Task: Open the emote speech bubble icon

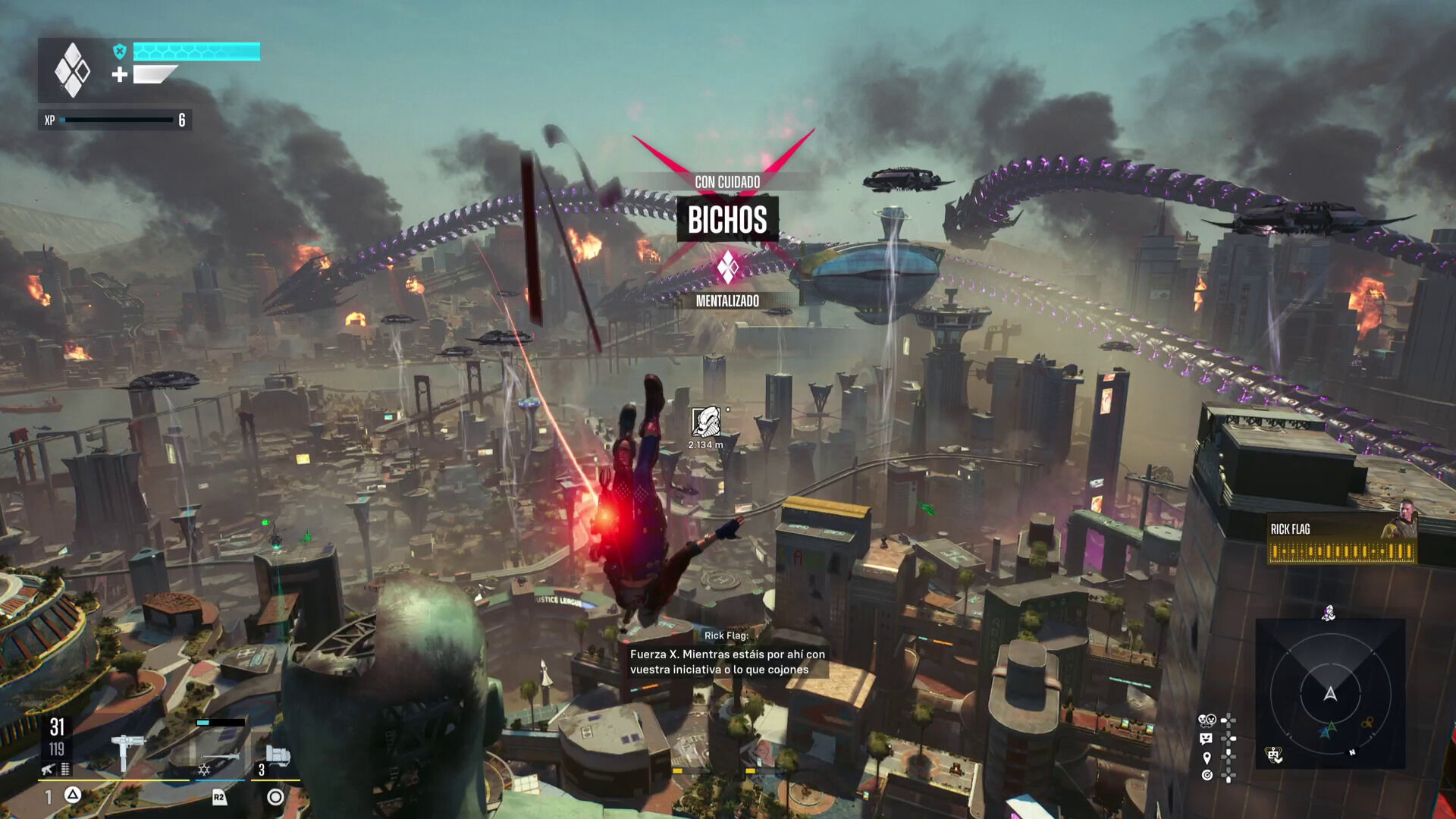Action: pyautogui.click(x=1207, y=739)
